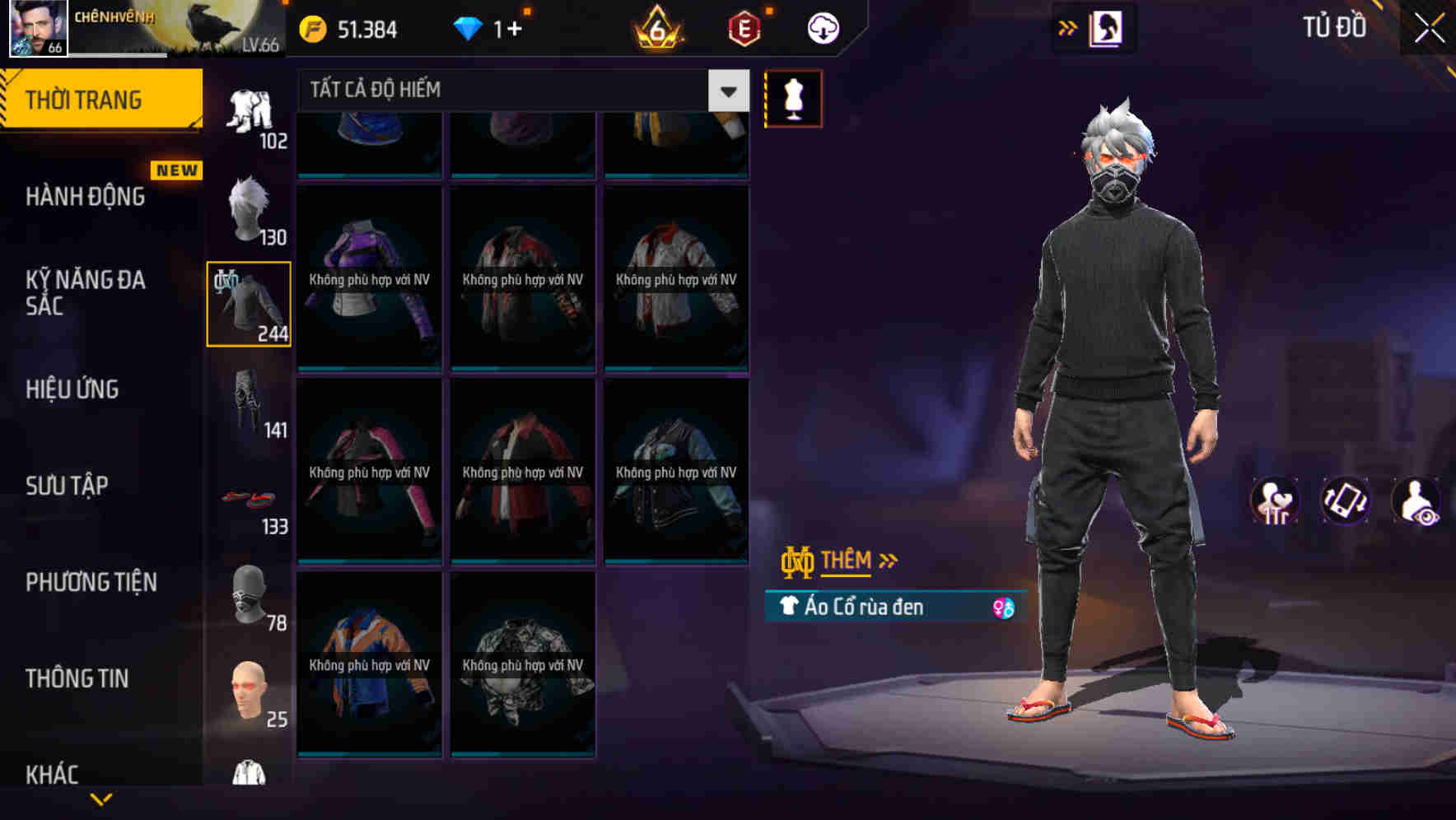The width and height of the screenshot is (1456, 820).
Task: Click the E-badge event icon
Action: coord(740,27)
